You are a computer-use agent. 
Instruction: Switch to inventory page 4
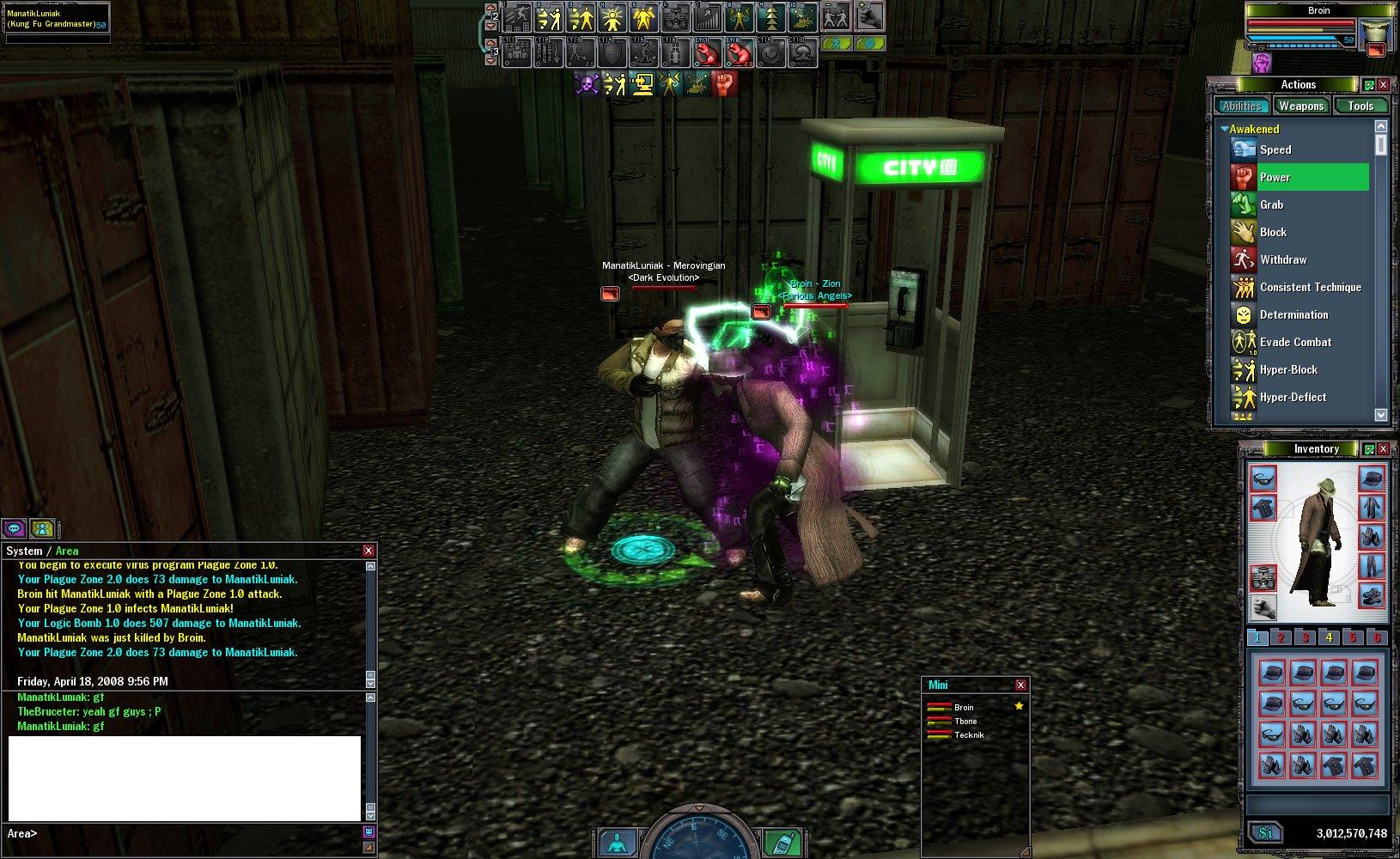1329,637
